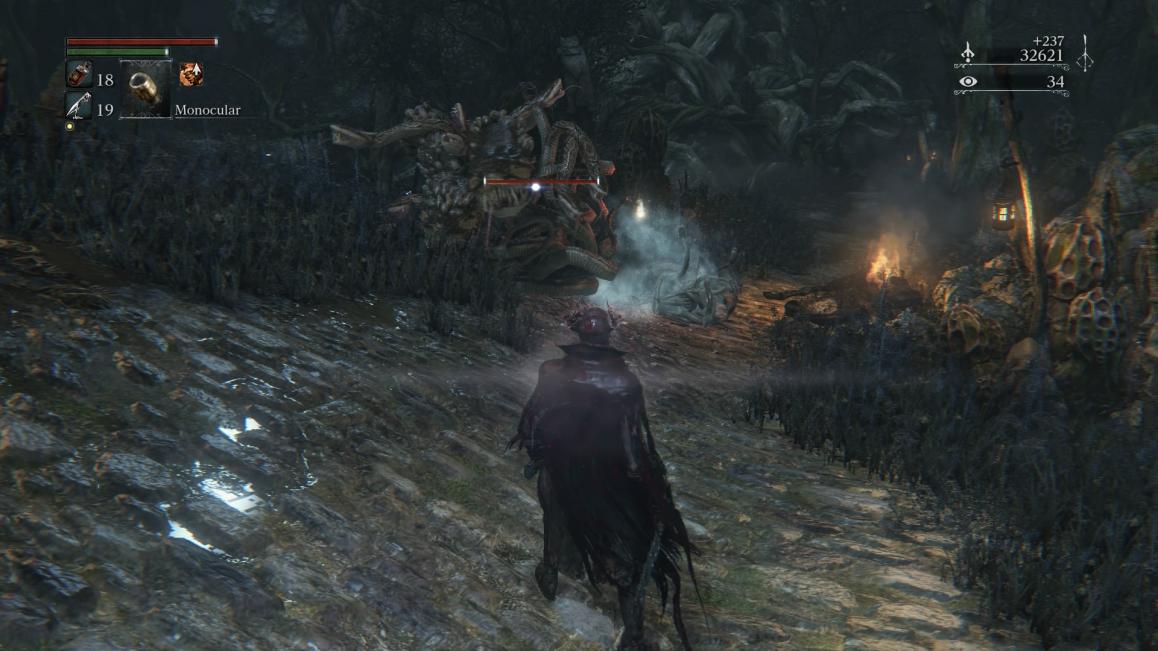
Task: Click the Blood Echoes rune icon
Action: [968, 55]
